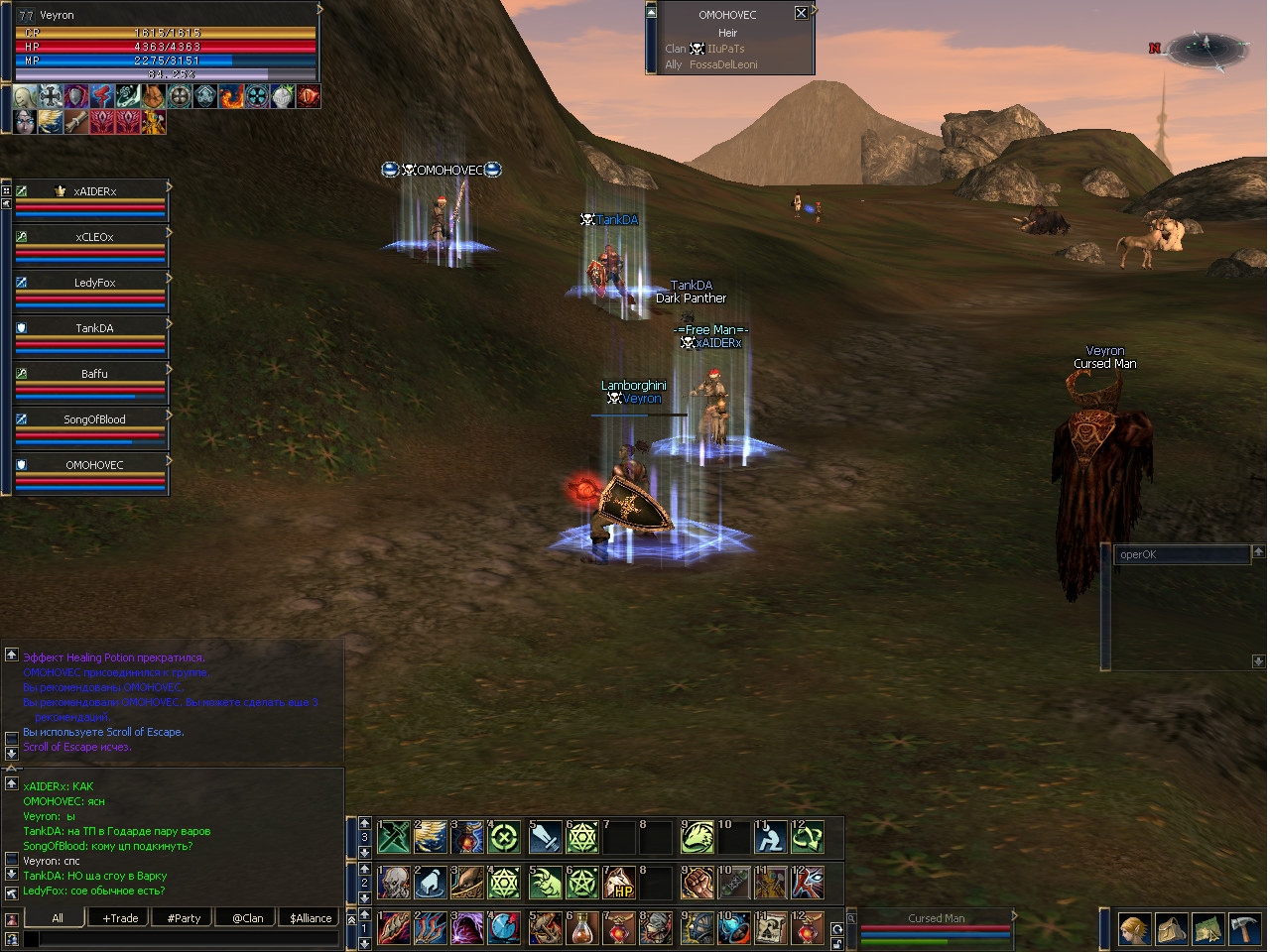Use the potion flask in hotbar slot 6
The height and width of the screenshot is (952, 1270).
coord(582,929)
